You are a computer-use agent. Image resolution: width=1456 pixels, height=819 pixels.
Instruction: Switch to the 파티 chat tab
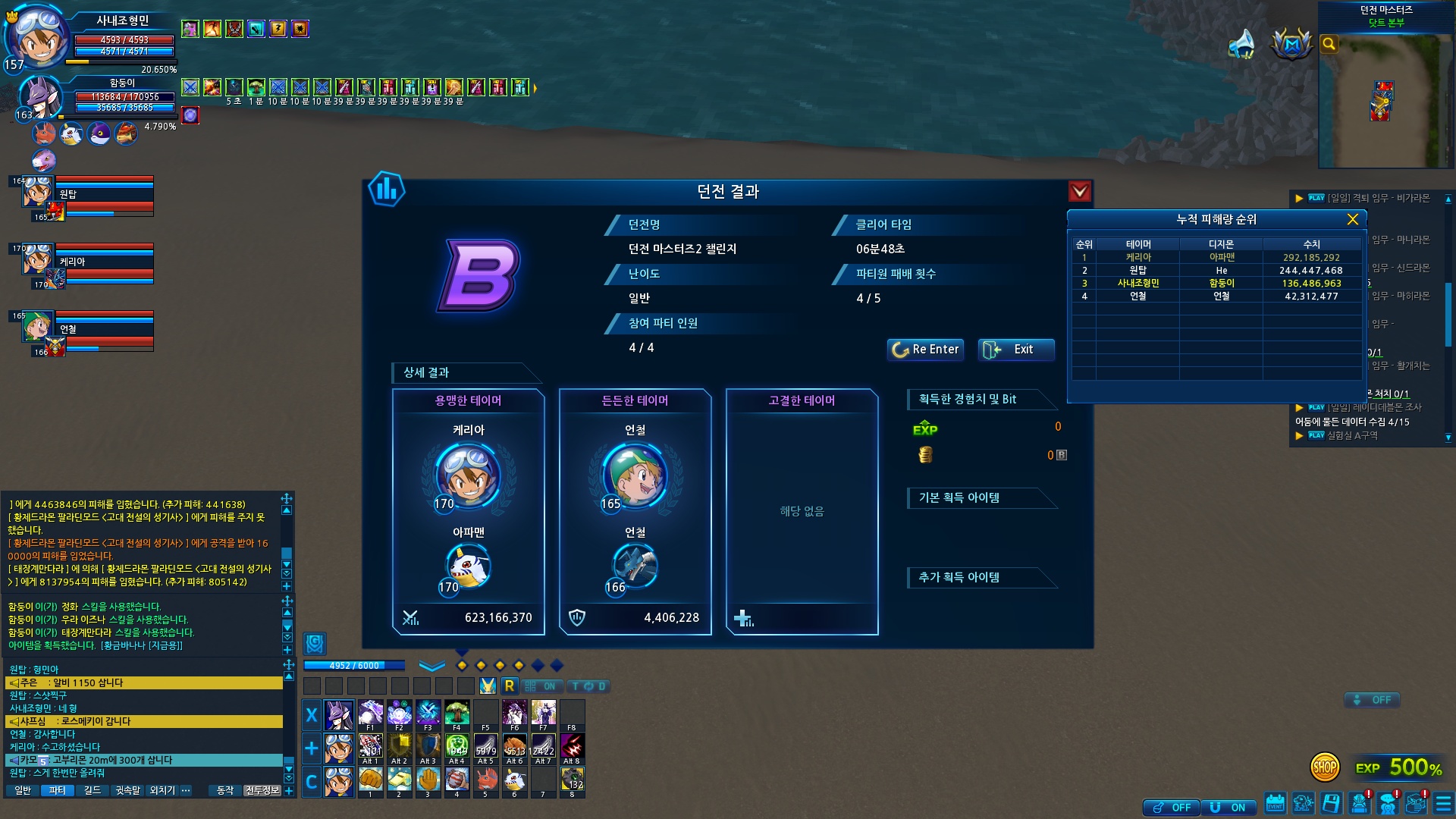coord(57,790)
